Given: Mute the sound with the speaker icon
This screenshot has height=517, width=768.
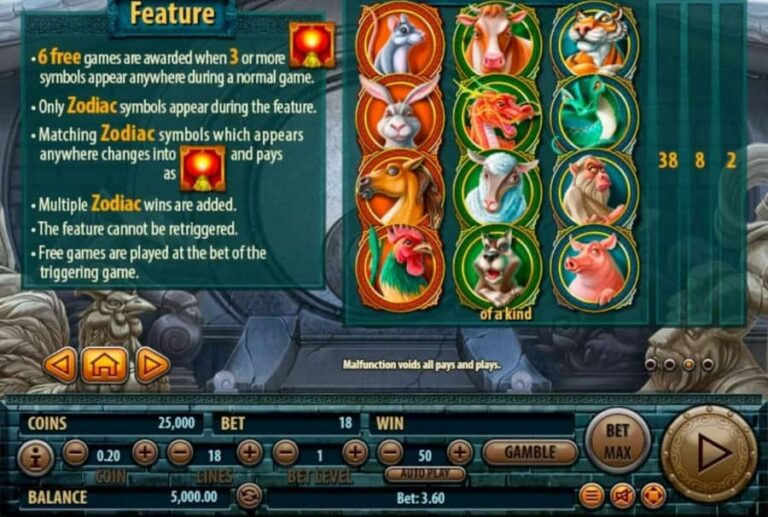Looking at the screenshot, I should (622, 495).
